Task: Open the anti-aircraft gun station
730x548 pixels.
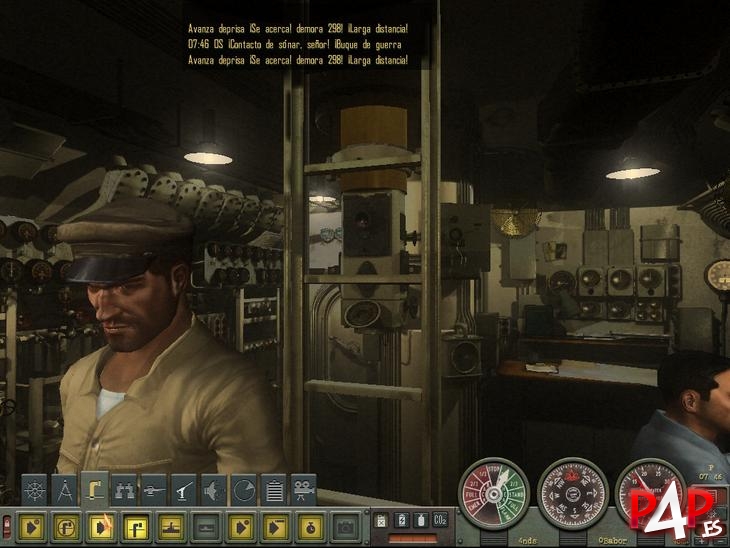Action: (x=185, y=490)
